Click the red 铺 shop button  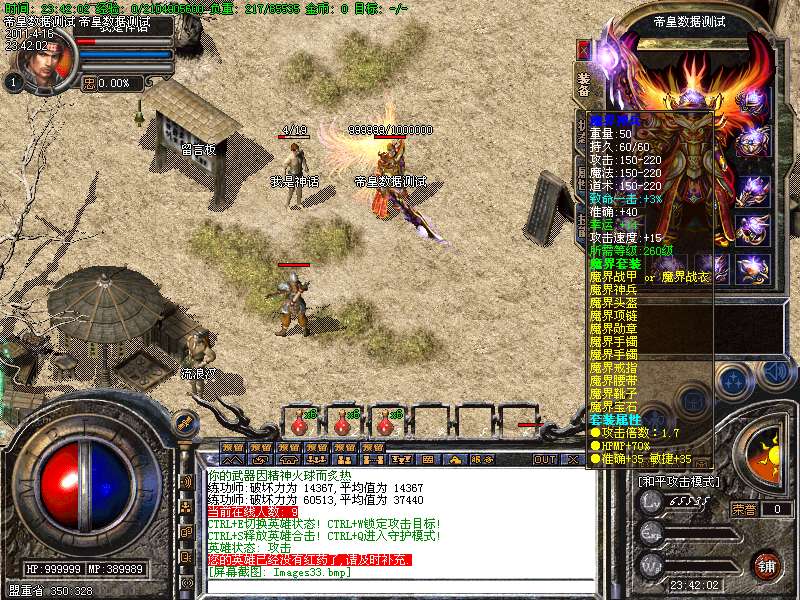(x=765, y=565)
